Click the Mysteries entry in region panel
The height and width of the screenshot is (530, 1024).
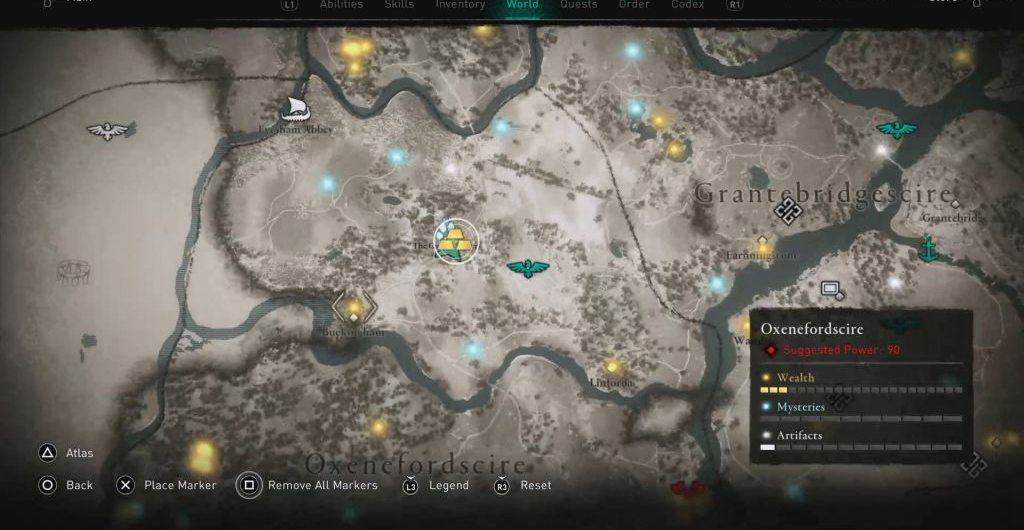(x=800, y=407)
